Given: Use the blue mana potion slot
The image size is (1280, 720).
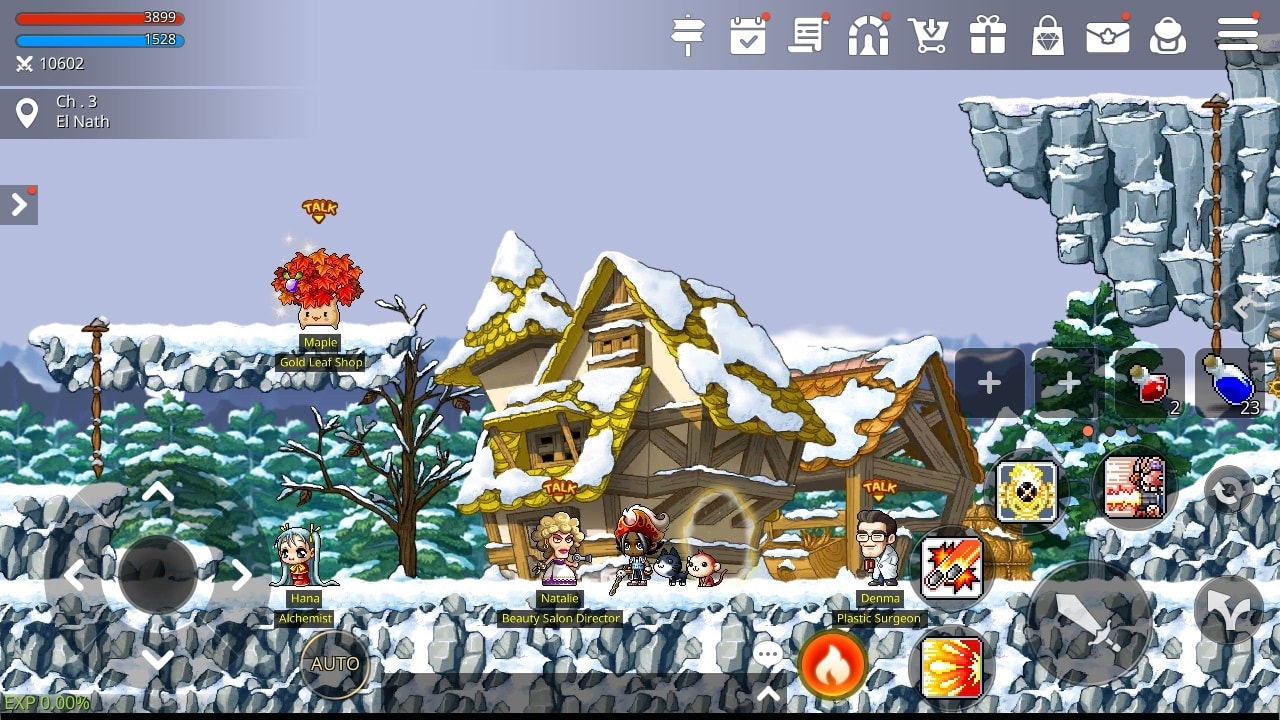Looking at the screenshot, I should tap(1228, 383).
